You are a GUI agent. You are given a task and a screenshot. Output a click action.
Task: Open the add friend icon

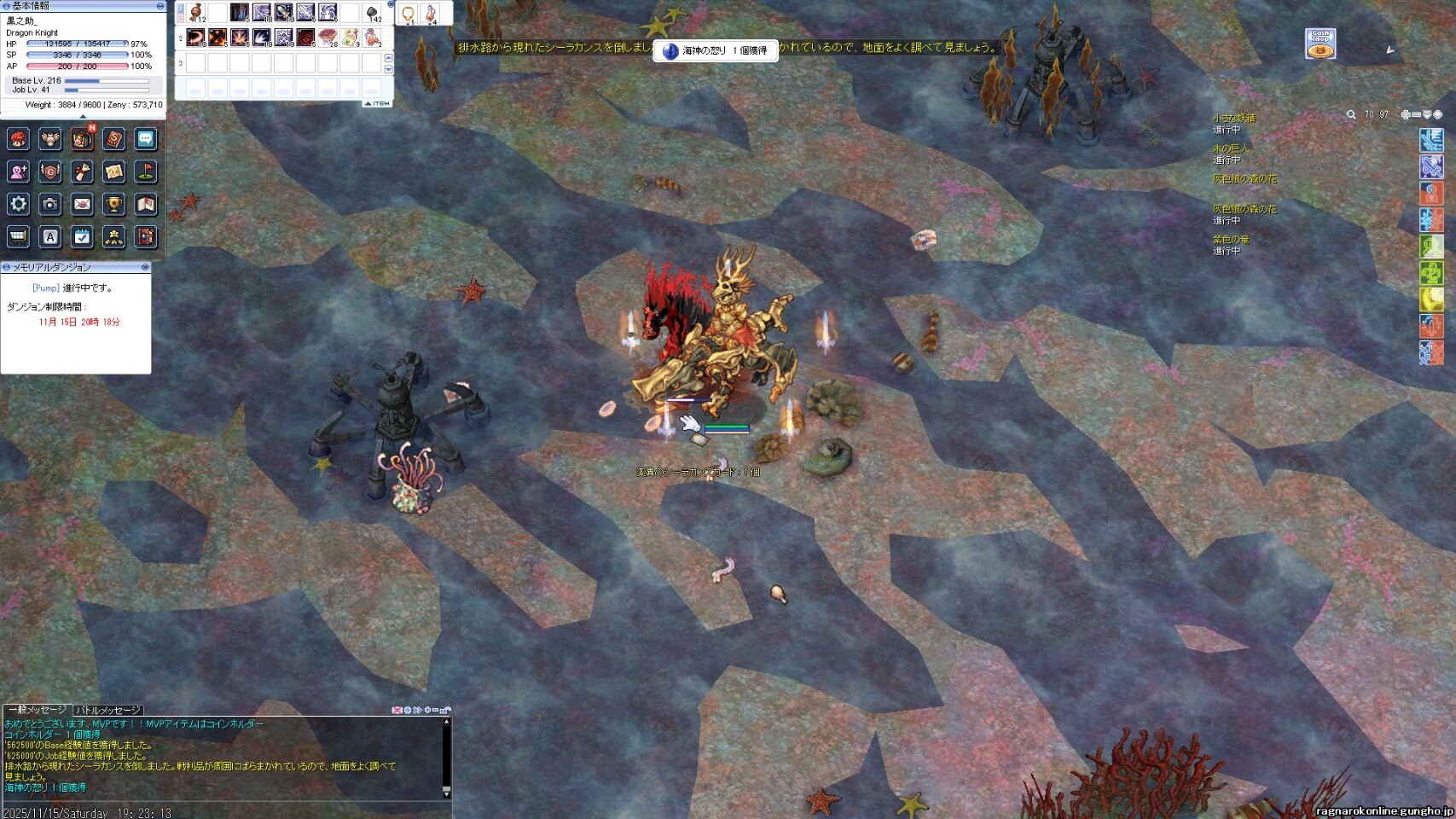click(x=19, y=171)
